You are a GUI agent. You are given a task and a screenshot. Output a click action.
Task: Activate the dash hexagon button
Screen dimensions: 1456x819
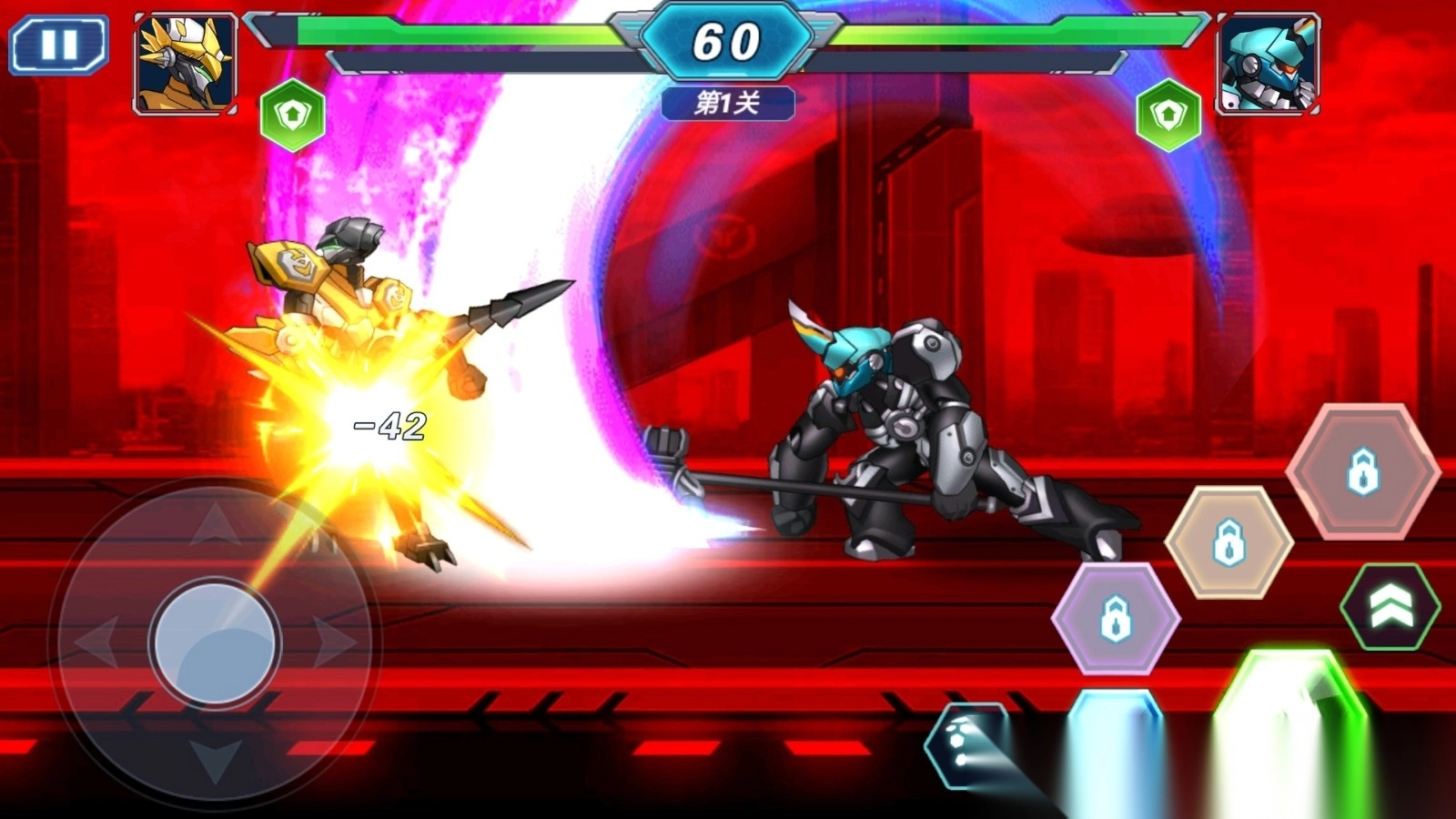(x=966, y=742)
